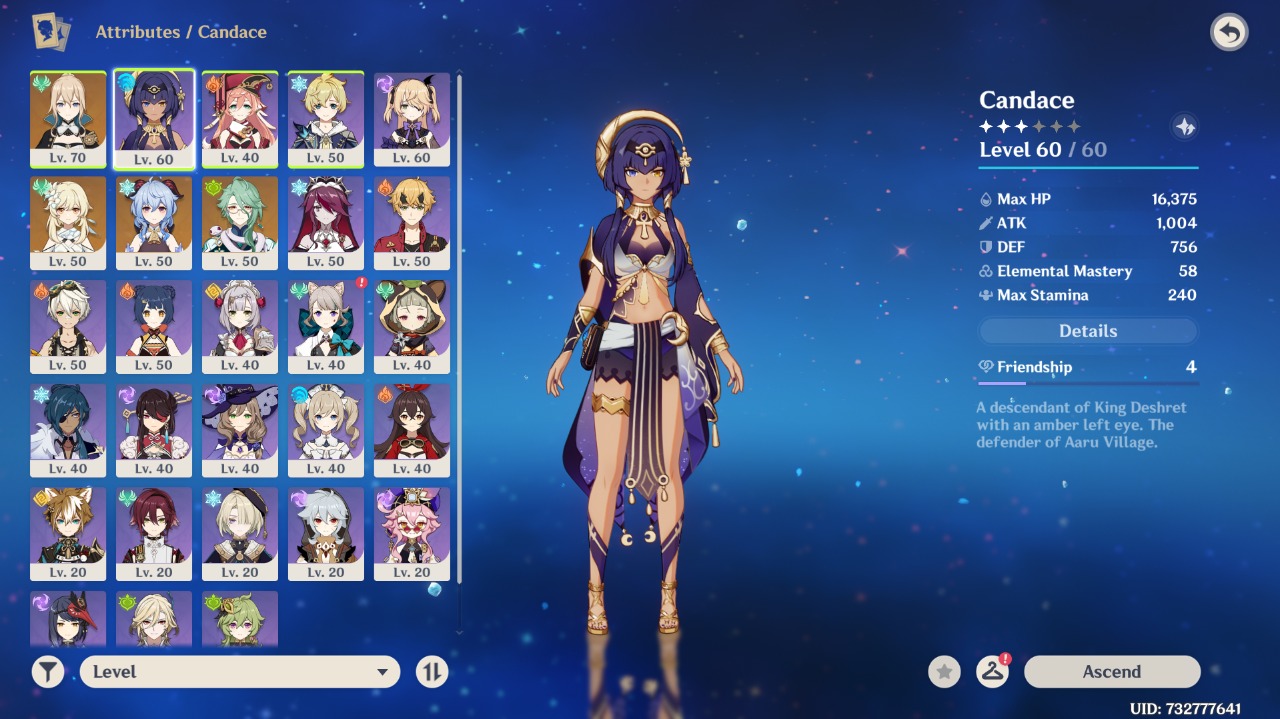Screen dimensions: 1280x719
Task: Select Baizhu's character portrait
Action: (x=240, y=222)
